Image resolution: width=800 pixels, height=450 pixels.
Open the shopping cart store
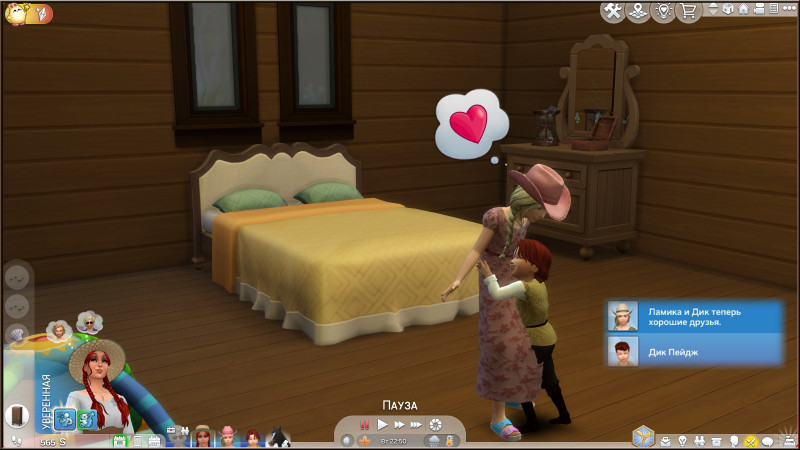[x=688, y=11]
